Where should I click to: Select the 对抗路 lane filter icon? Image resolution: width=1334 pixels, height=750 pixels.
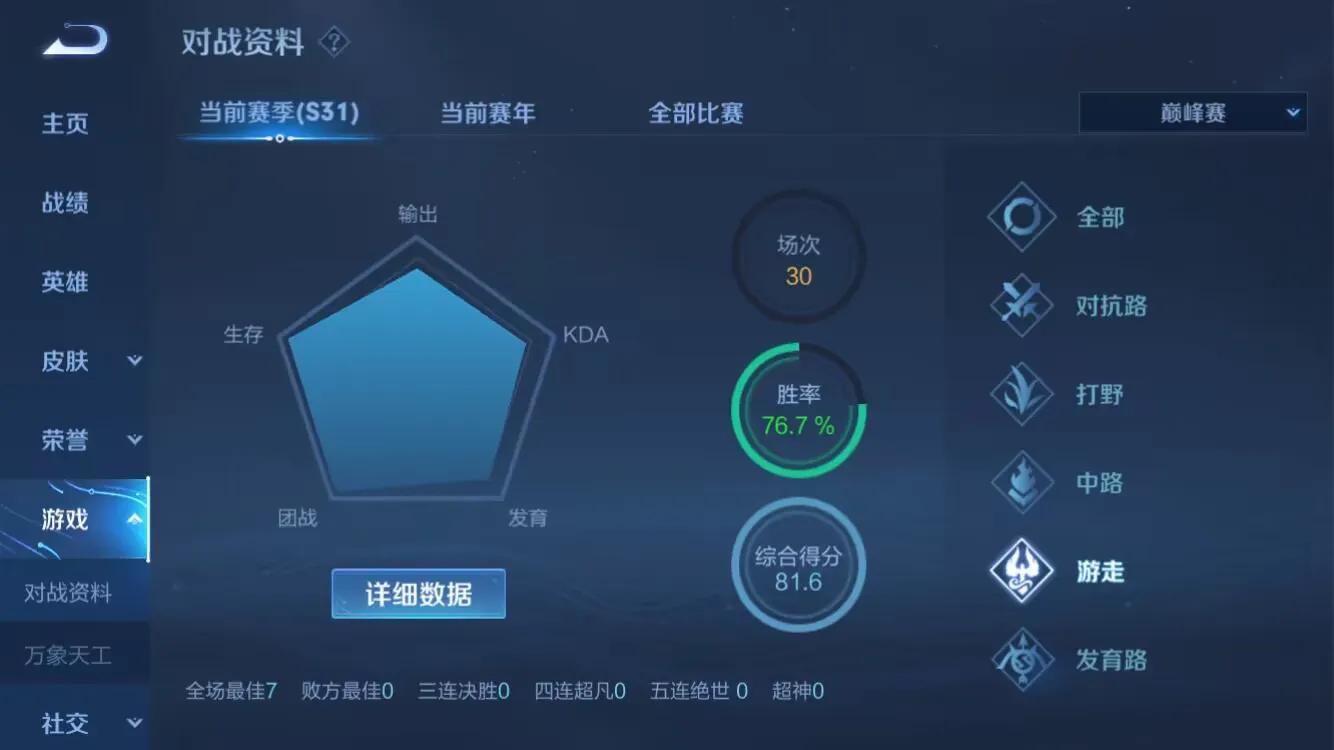point(1021,305)
